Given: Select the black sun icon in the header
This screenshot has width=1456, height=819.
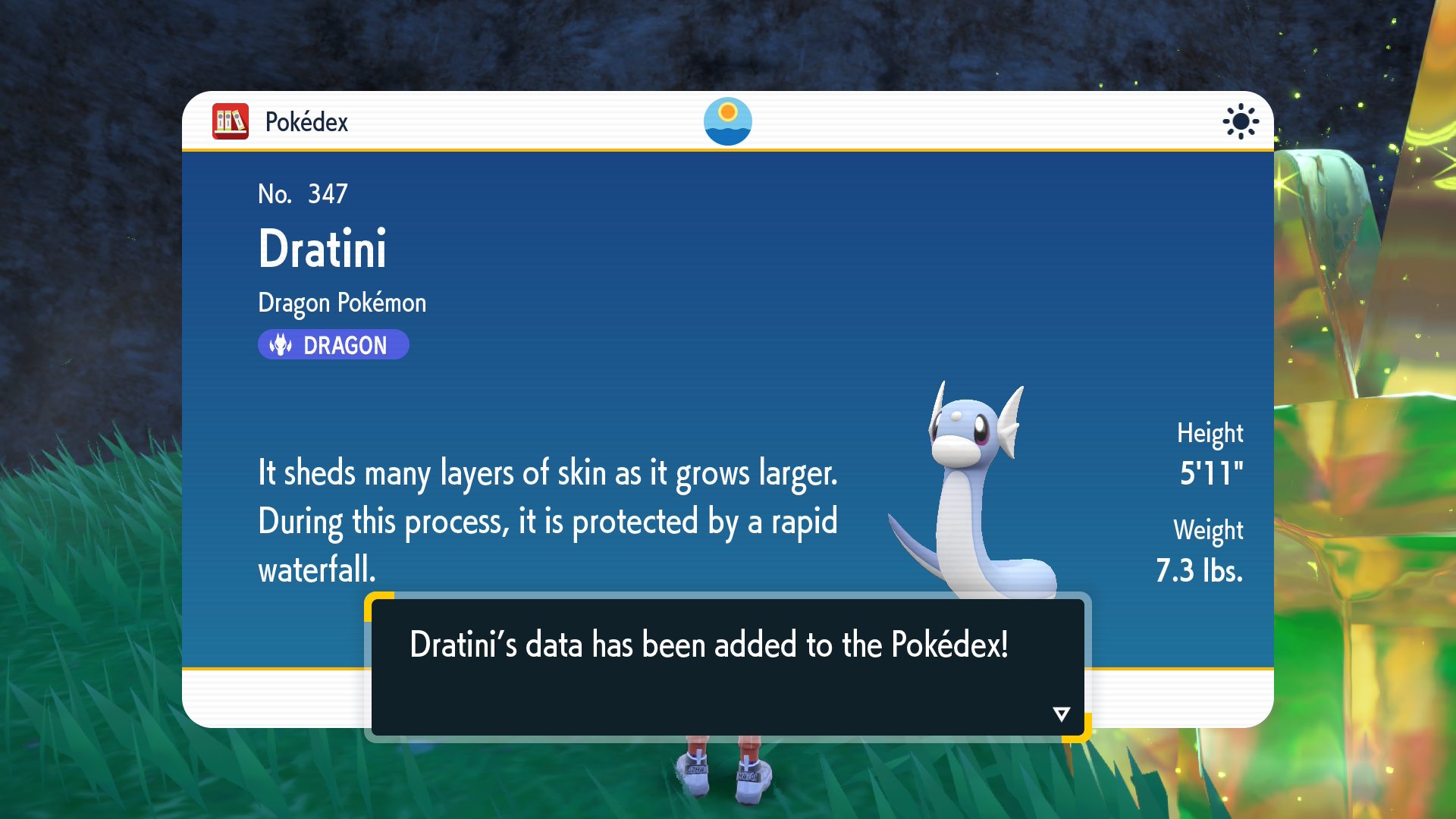Looking at the screenshot, I should coord(1240,121).
